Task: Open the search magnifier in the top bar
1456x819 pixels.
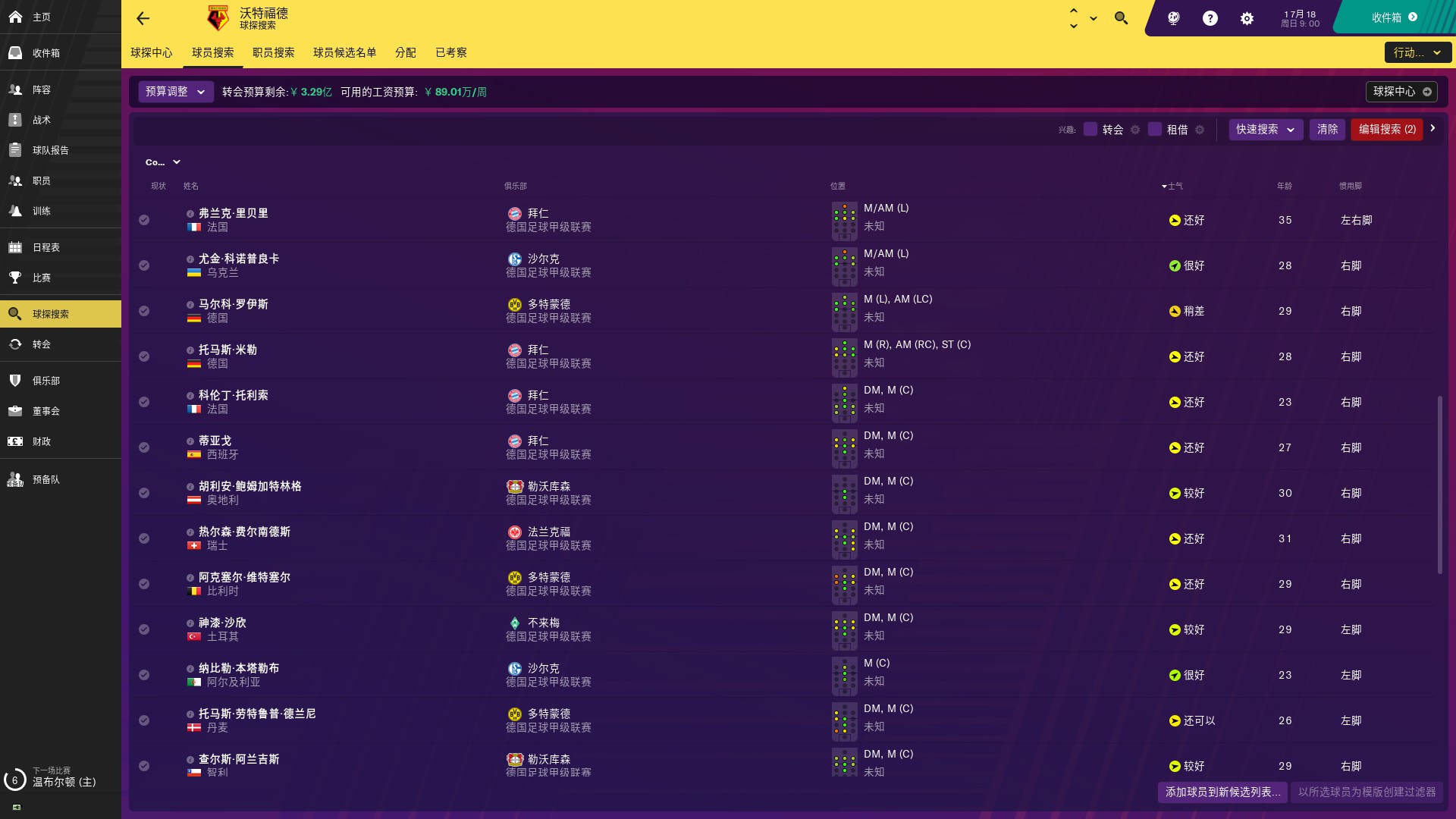Action: 1121,17
